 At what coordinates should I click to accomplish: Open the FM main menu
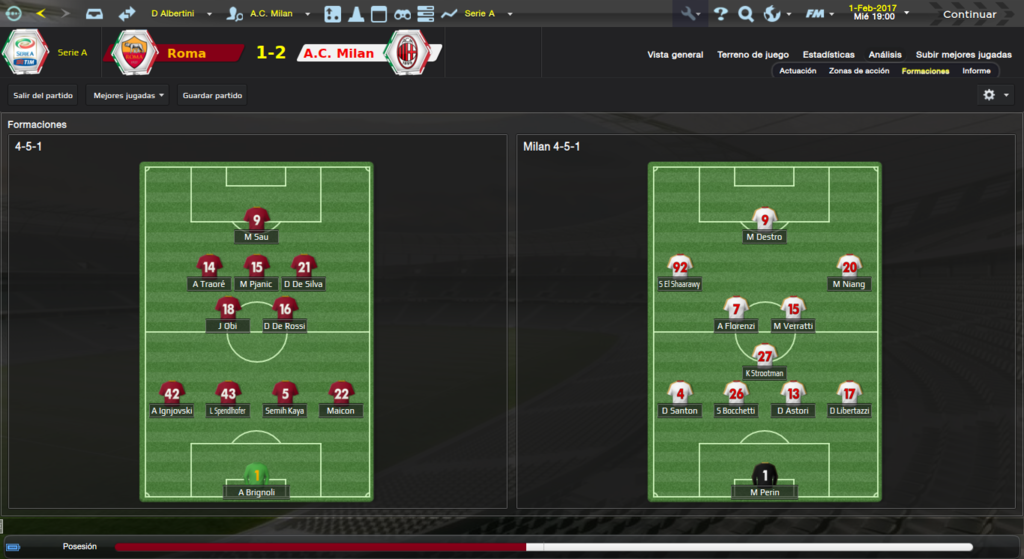(819, 14)
